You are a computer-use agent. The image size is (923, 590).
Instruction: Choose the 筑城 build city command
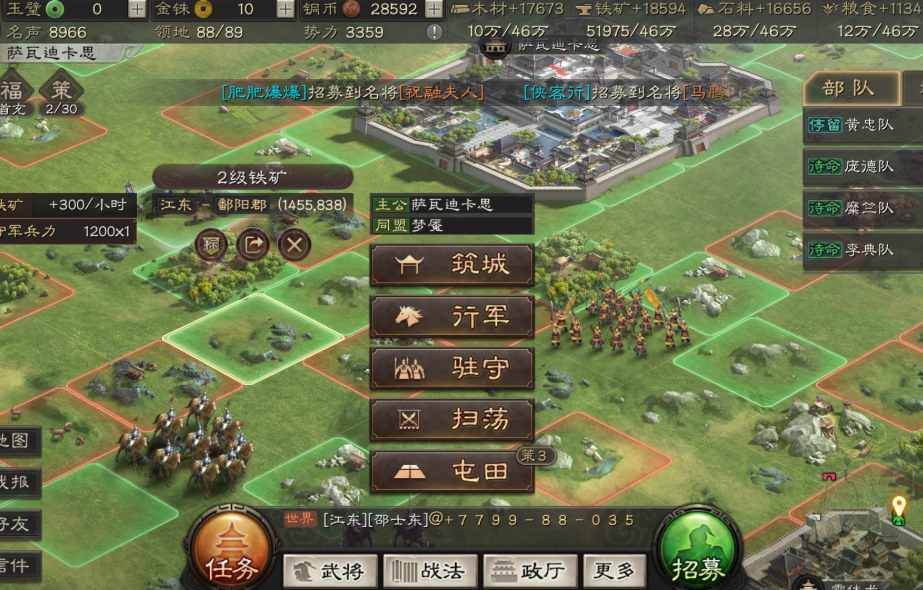coord(452,265)
